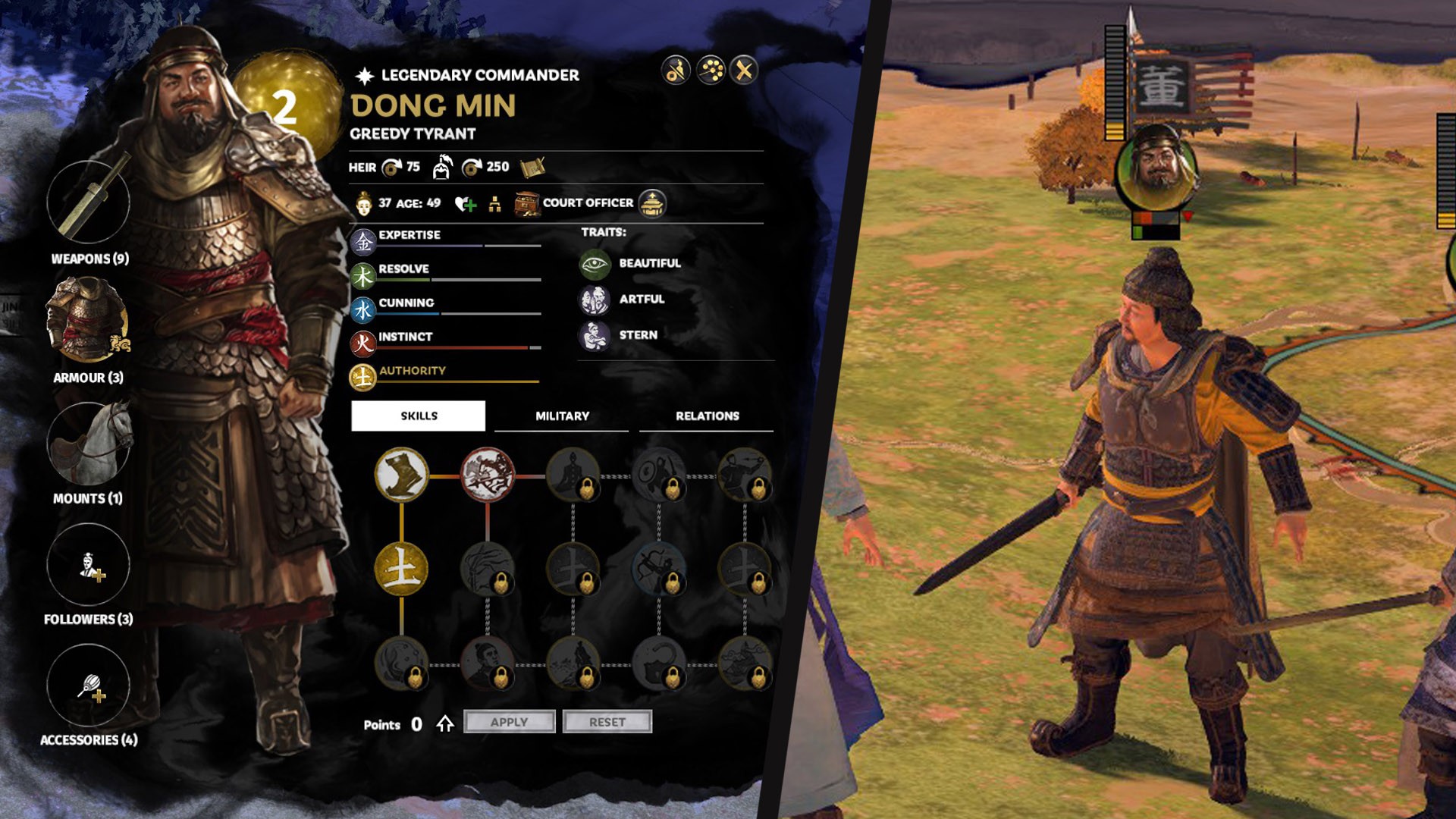Viewport: 1456px width, 819px height.
Task: Close the character panel with the X button
Action: click(744, 71)
